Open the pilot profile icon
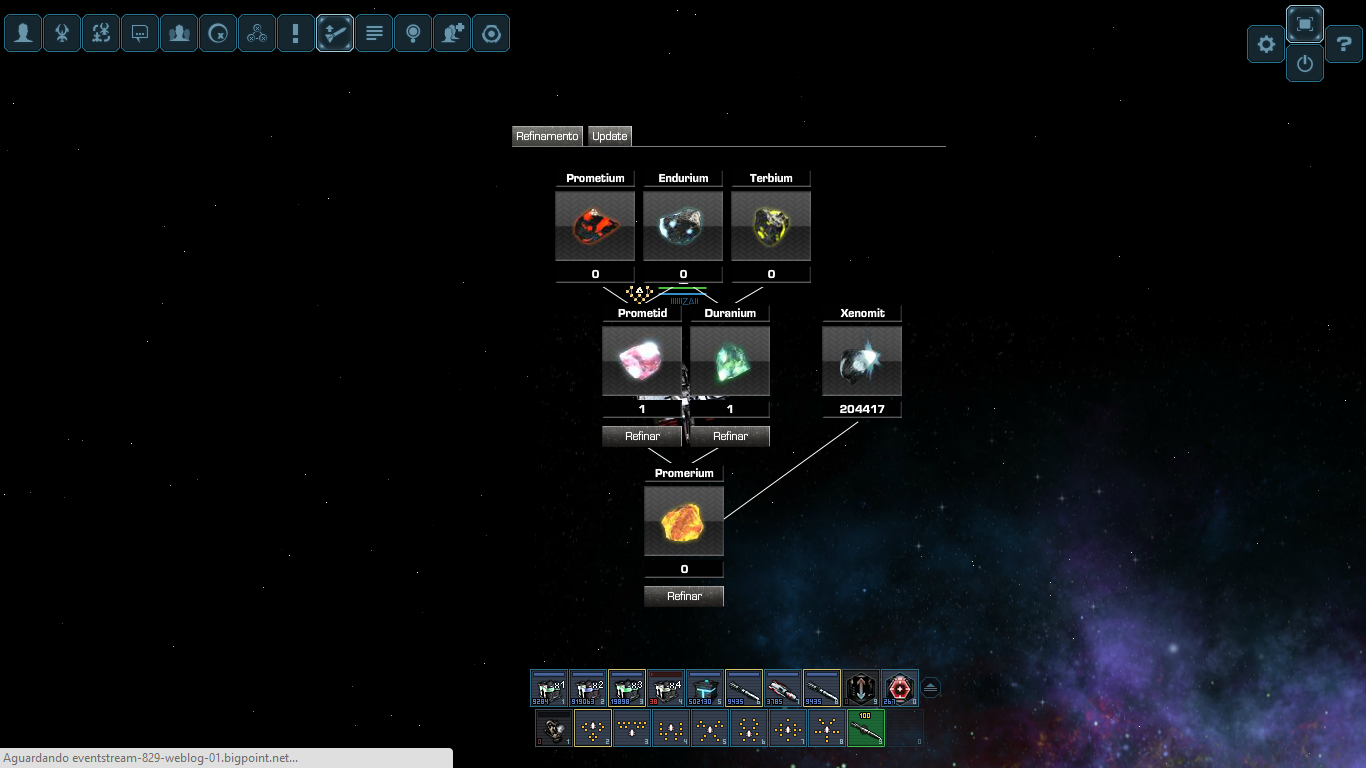The image size is (1366, 768). point(23,33)
